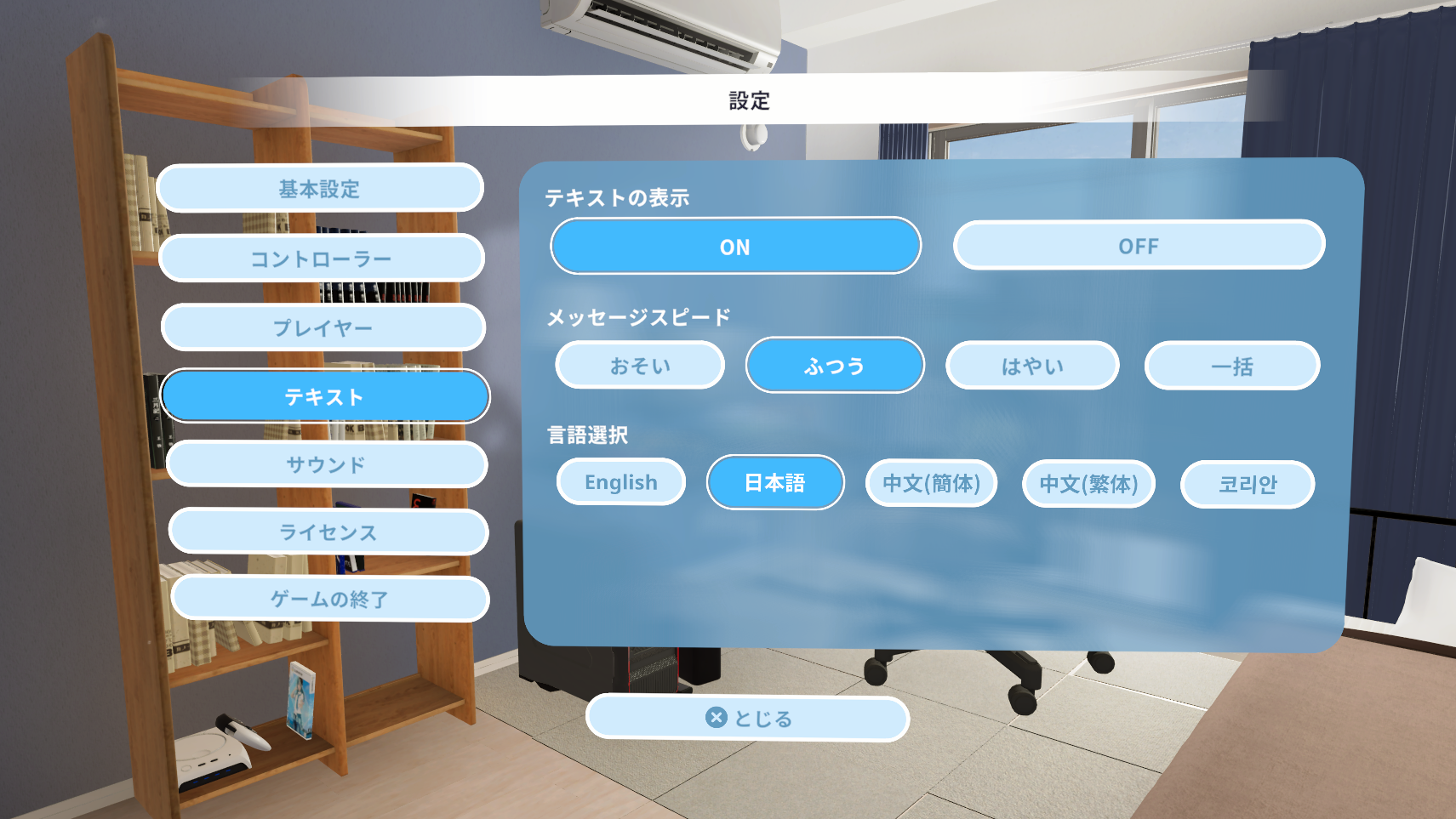This screenshot has width=1456, height=819.
Task: Select はやい message speed
Action: click(1032, 365)
